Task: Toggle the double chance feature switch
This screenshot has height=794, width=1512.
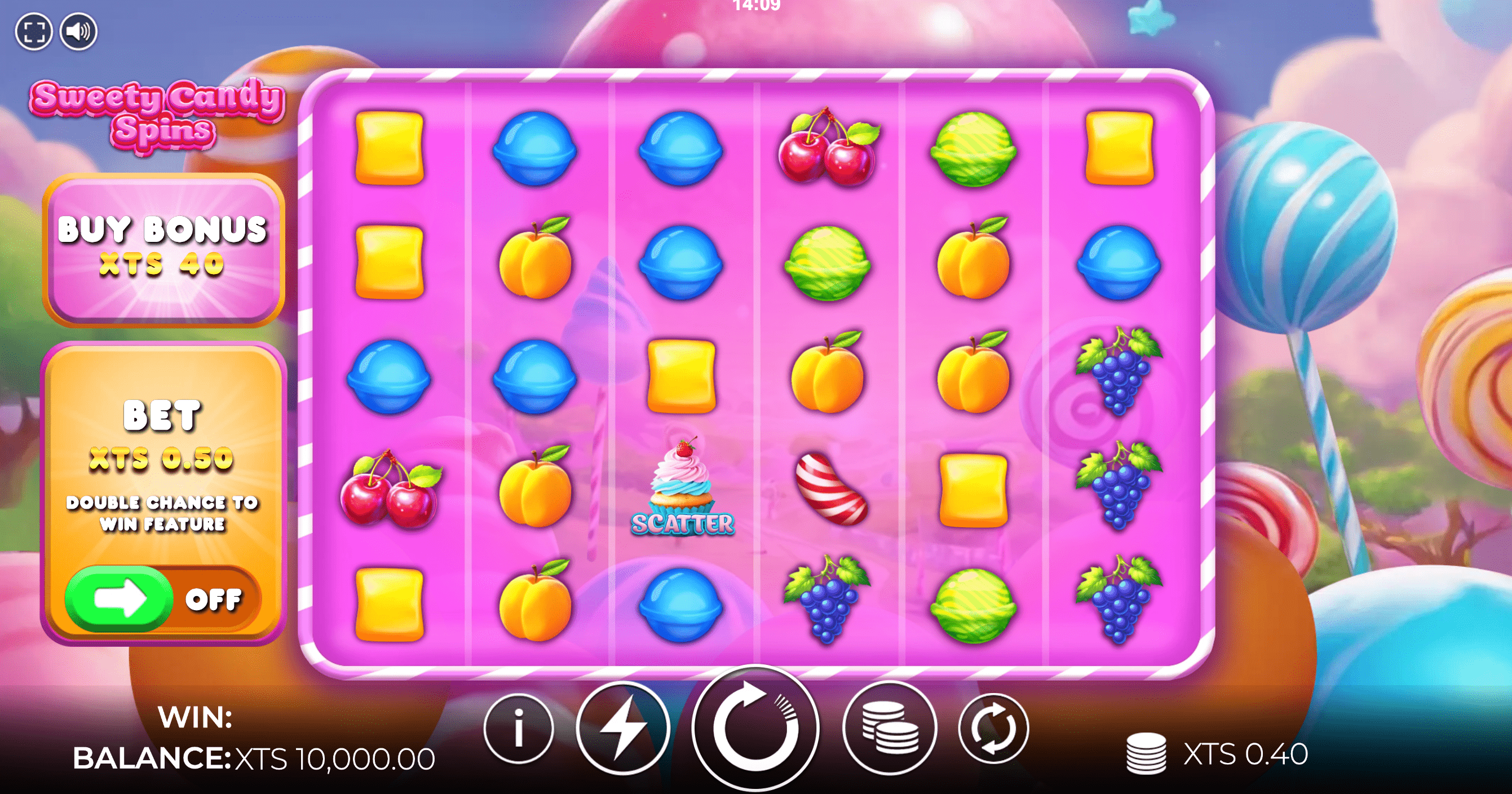Action: [162, 599]
